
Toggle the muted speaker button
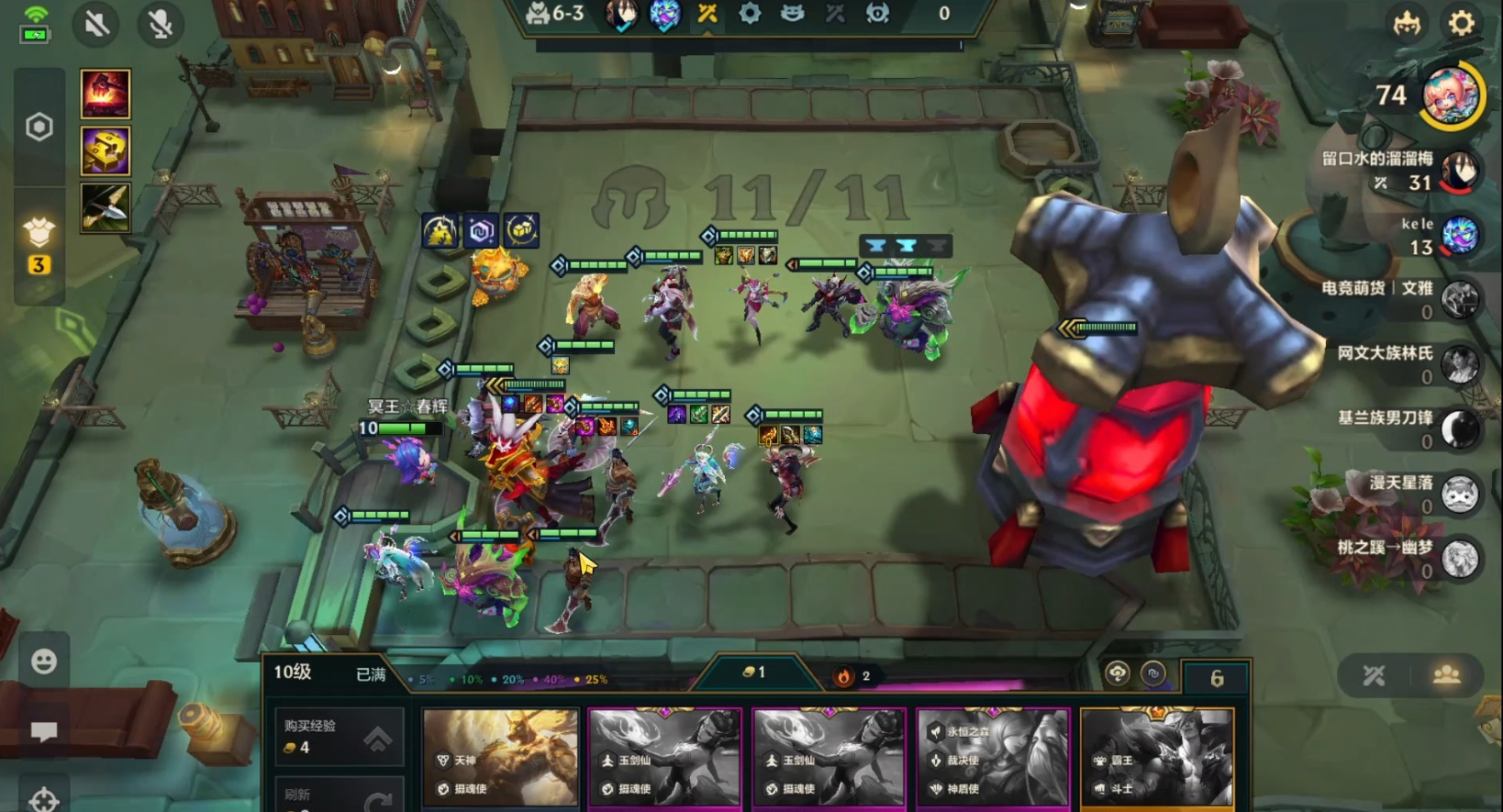point(96,24)
